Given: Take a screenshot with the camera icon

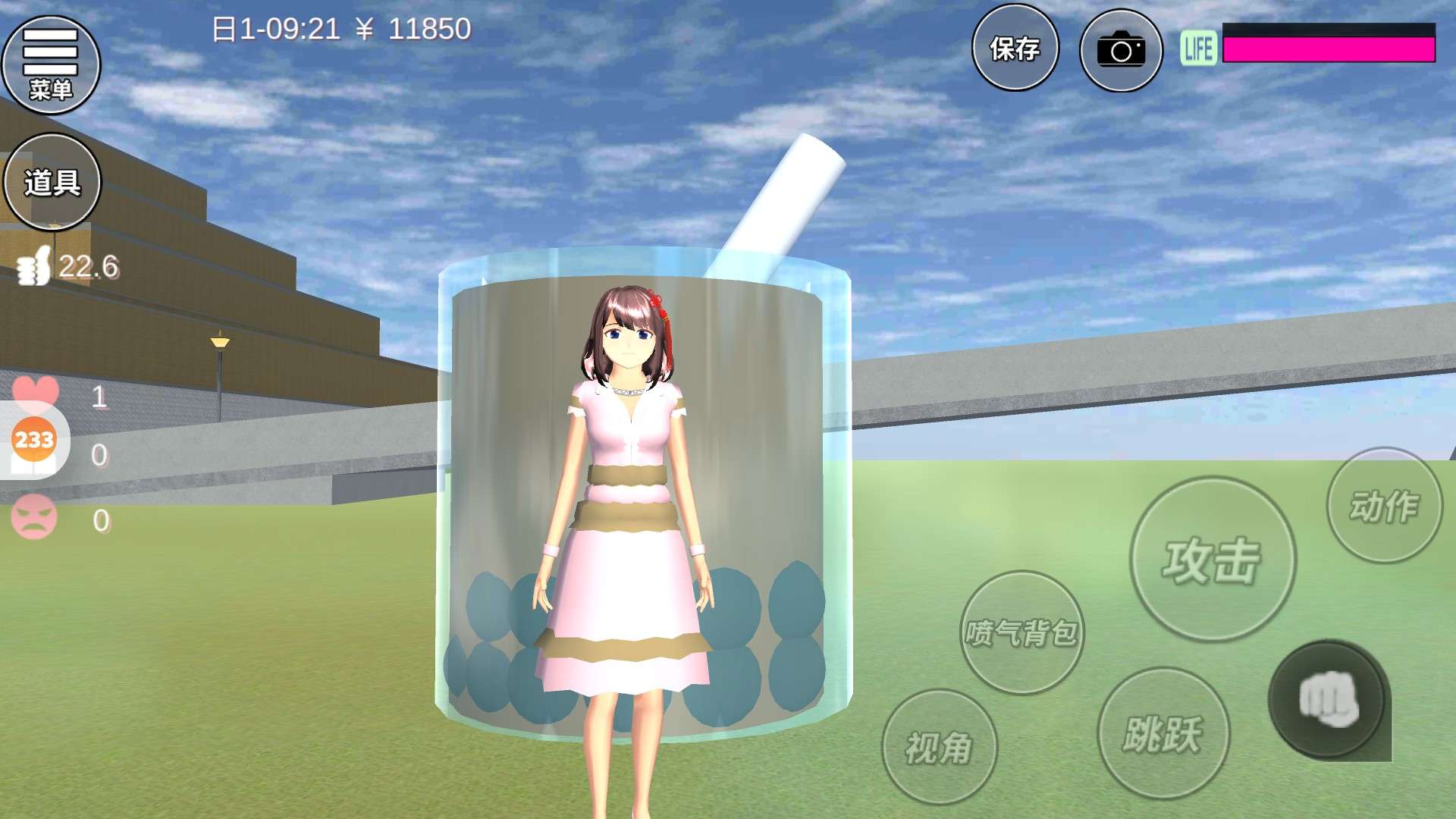Looking at the screenshot, I should coord(1121,51).
